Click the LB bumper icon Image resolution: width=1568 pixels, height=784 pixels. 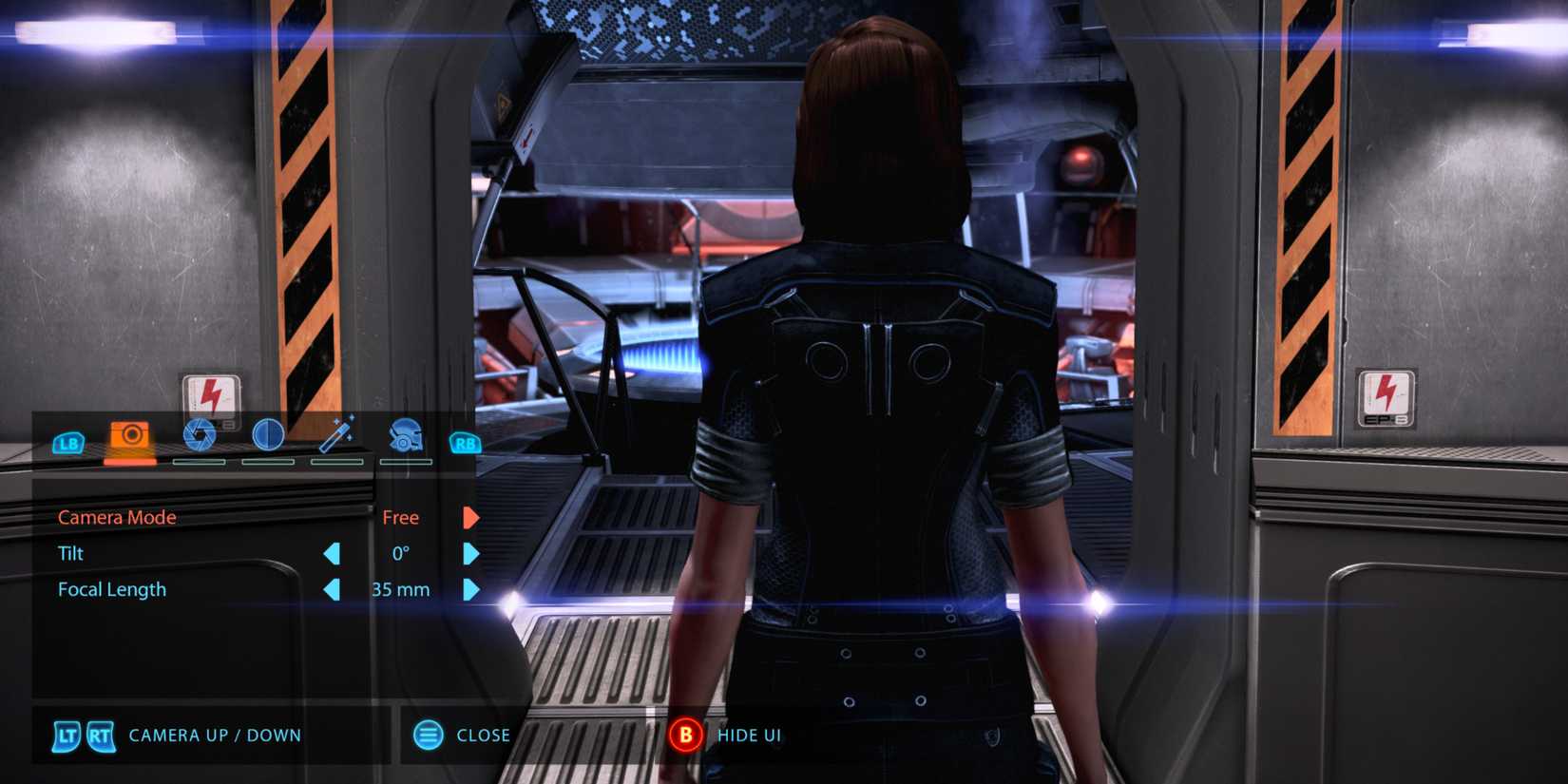coord(67,442)
